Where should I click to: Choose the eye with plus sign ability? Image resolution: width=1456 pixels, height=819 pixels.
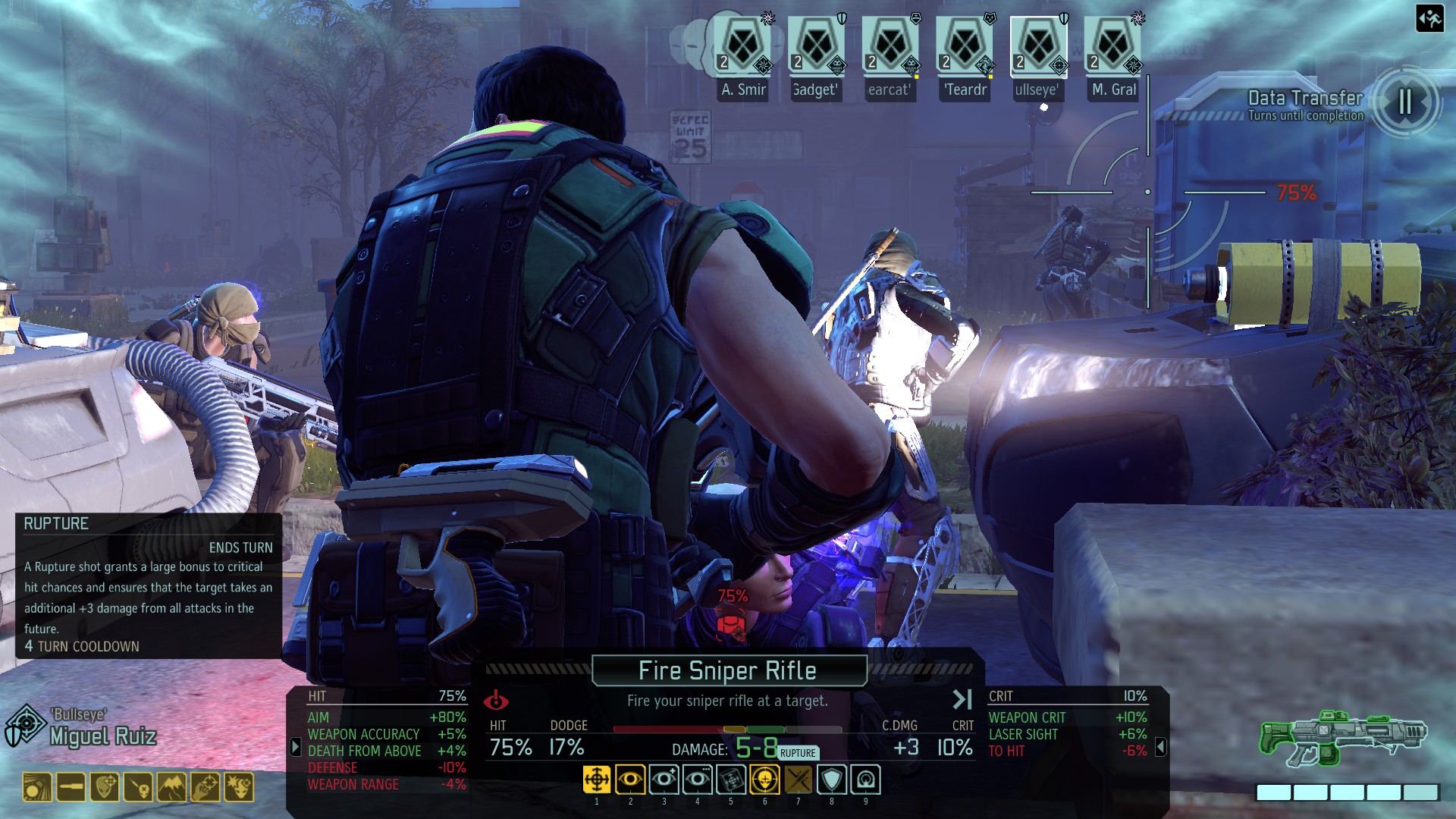(x=664, y=780)
